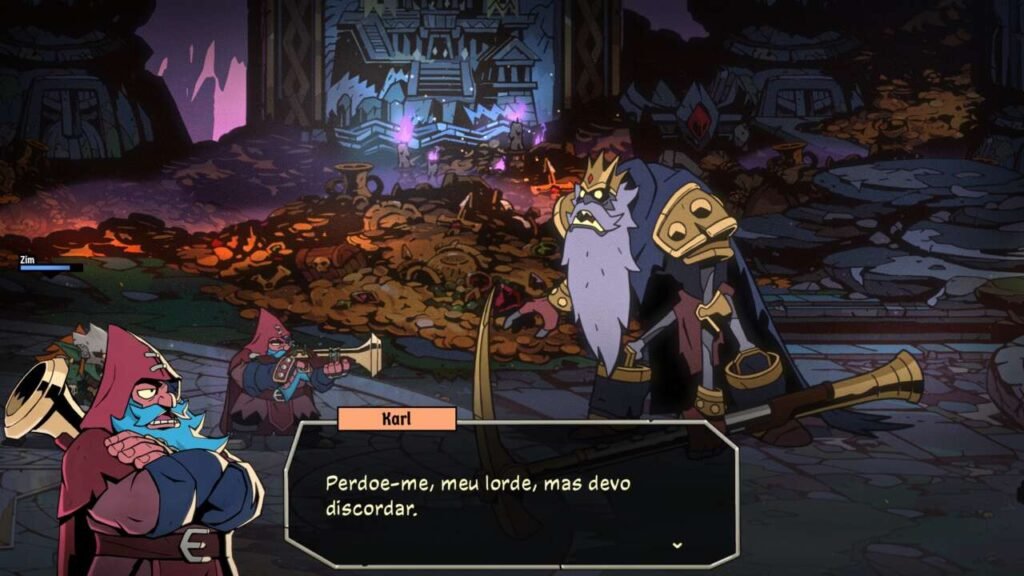Advance Karl's dialogue text box
The height and width of the screenshot is (576, 1024).
click(511, 495)
